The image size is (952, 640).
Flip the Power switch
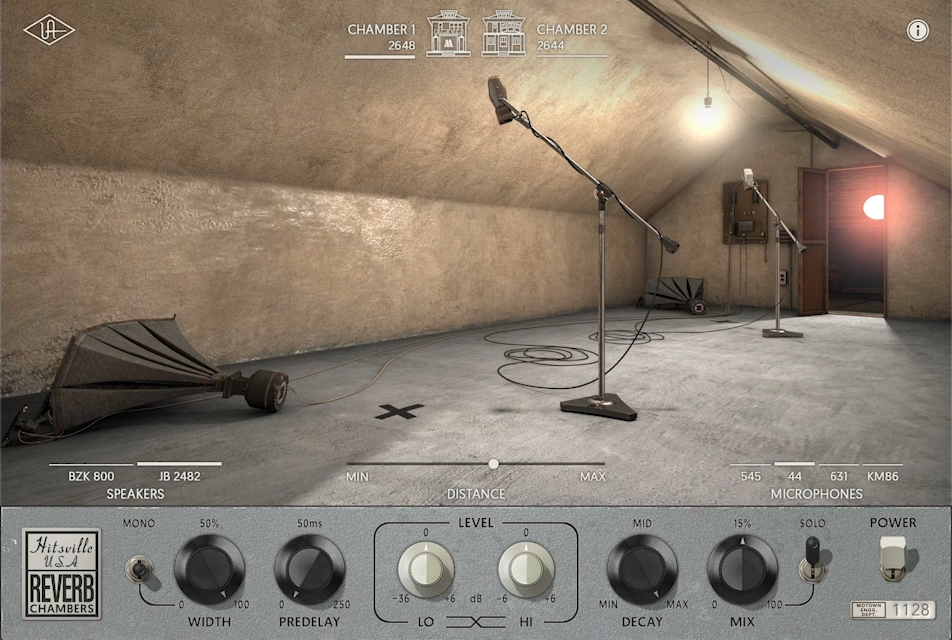pyautogui.click(x=893, y=558)
